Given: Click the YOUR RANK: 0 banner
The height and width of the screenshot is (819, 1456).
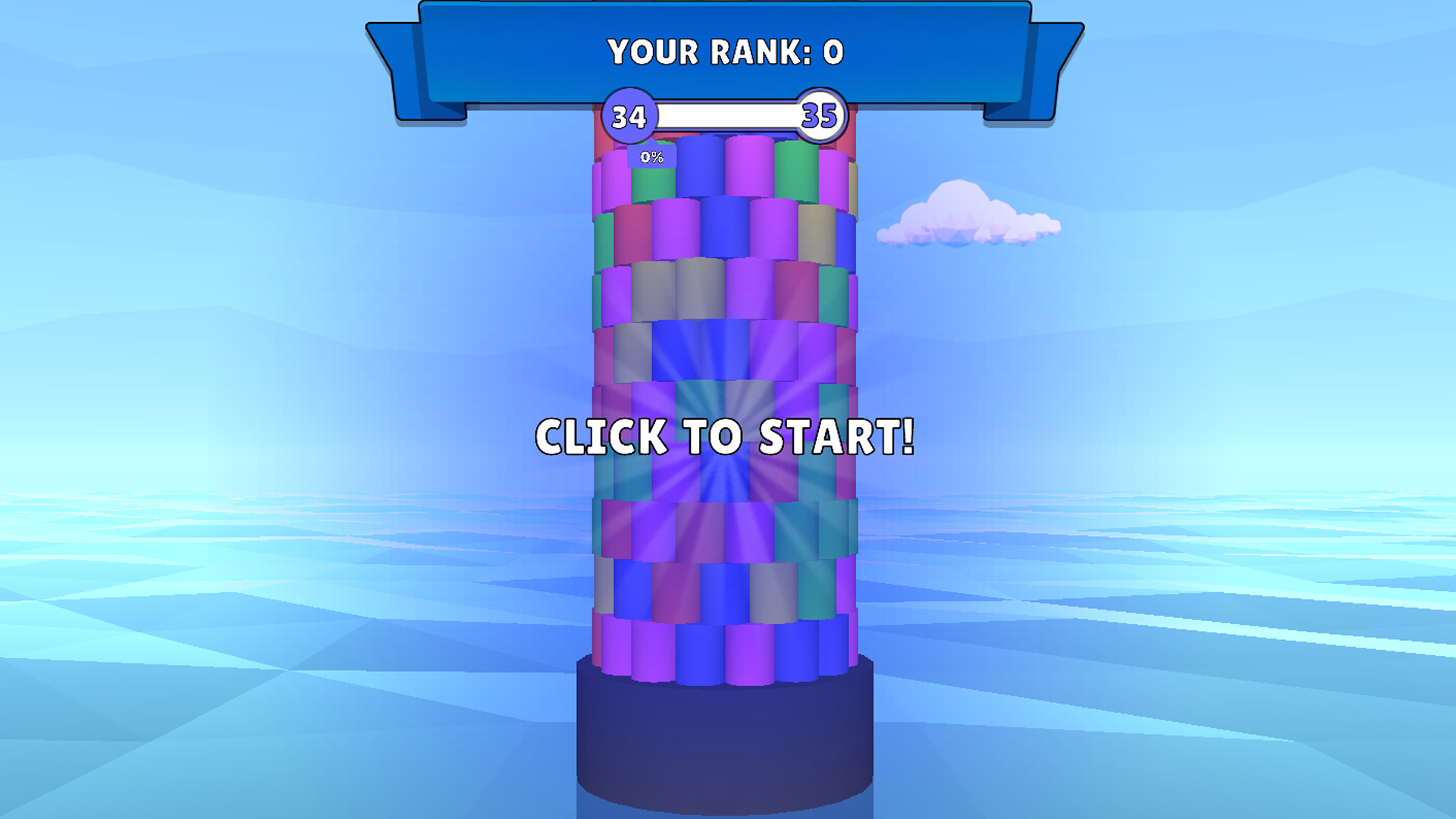Looking at the screenshot, I should 724,52.
